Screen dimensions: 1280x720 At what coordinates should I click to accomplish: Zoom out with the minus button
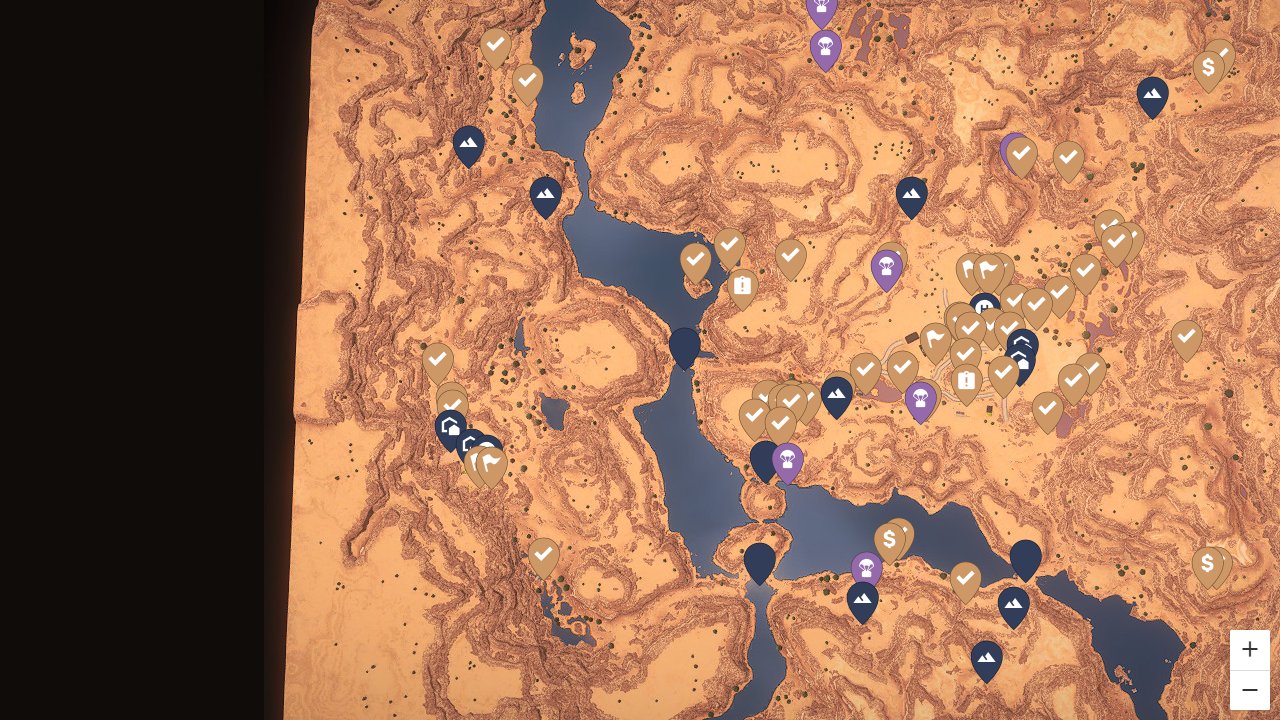point(1249,689)
